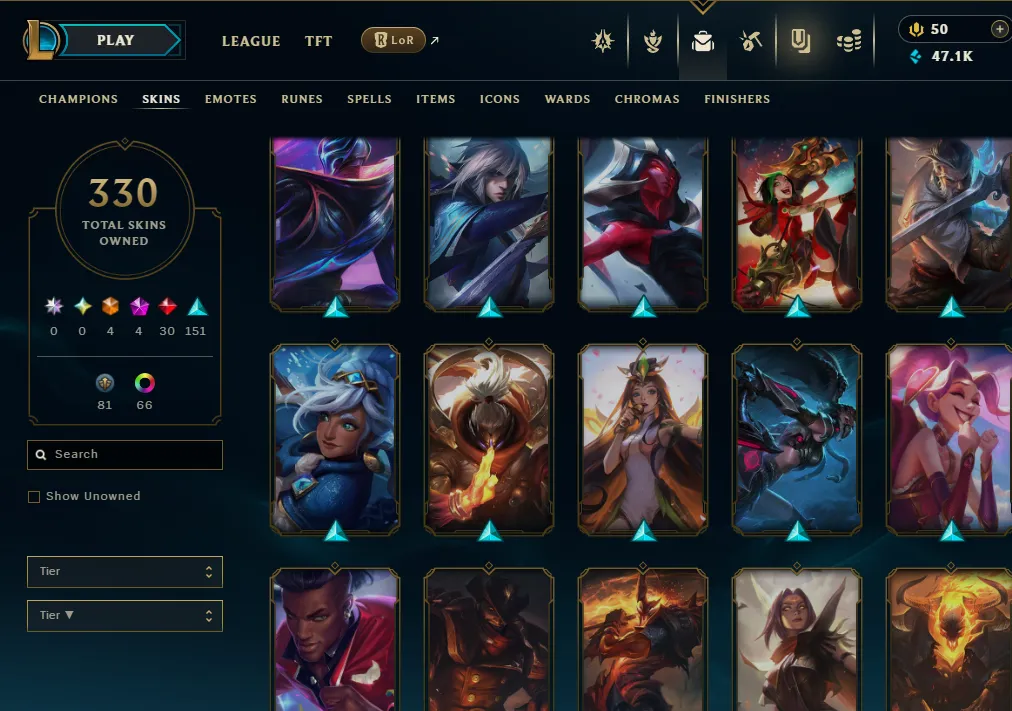Start a game with the PLAY button

coord(117,41)
